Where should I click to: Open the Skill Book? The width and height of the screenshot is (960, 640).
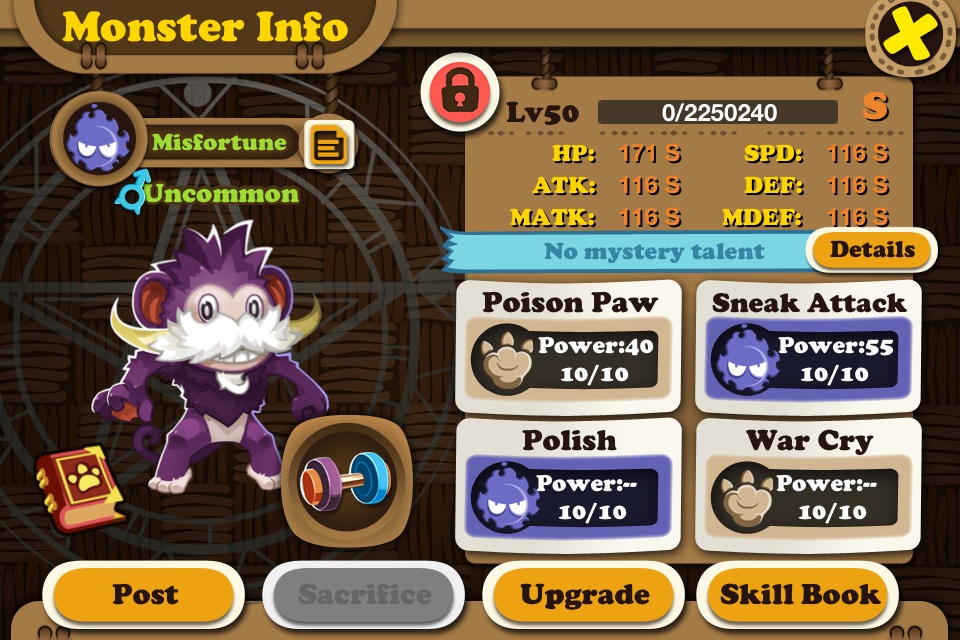(801, 595)
